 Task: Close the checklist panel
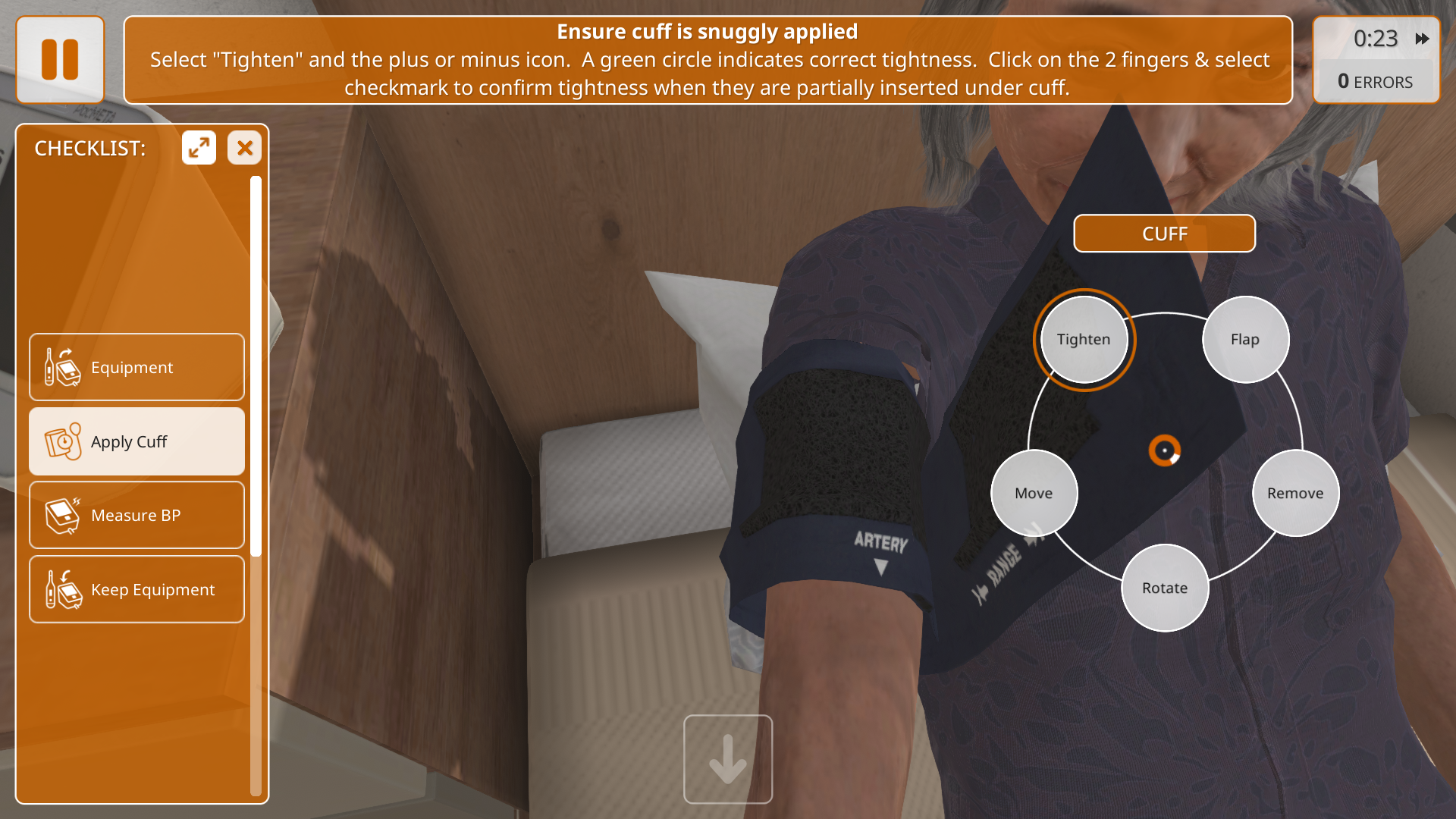pos(244,148)
